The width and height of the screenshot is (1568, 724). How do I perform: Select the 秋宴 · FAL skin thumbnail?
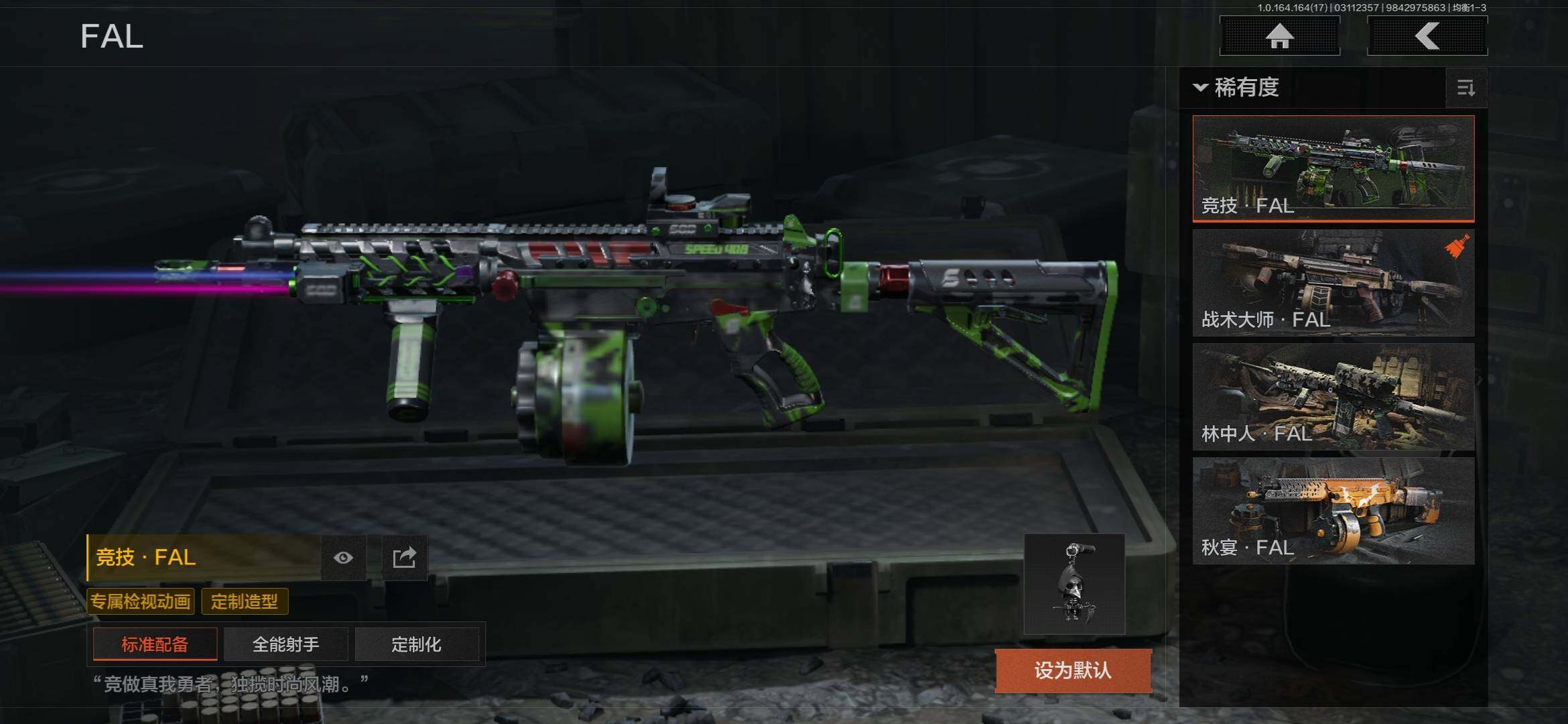click(1333, 510)
